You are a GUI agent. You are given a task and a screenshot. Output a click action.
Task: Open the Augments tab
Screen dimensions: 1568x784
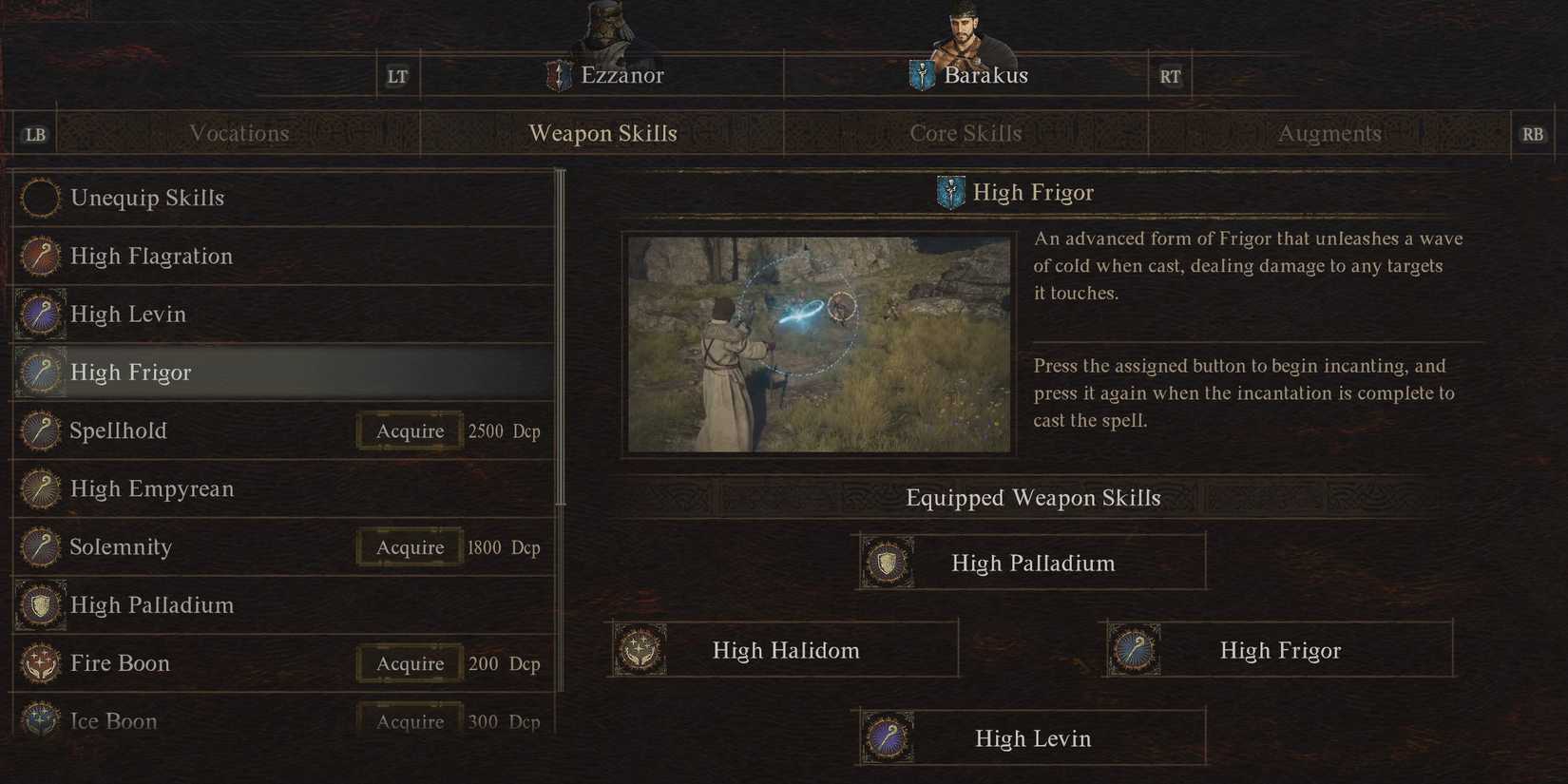click(1329, 134)
